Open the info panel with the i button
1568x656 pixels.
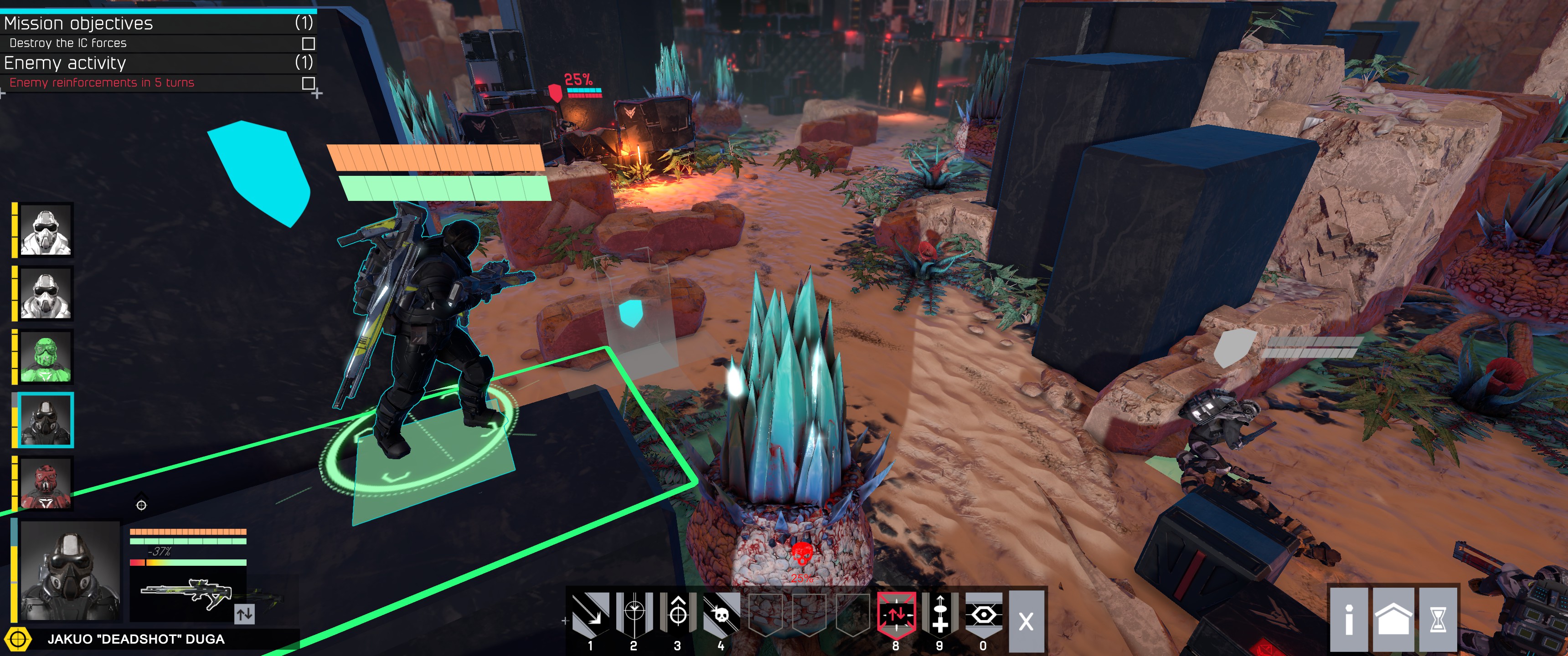(x=1348, y=620)
